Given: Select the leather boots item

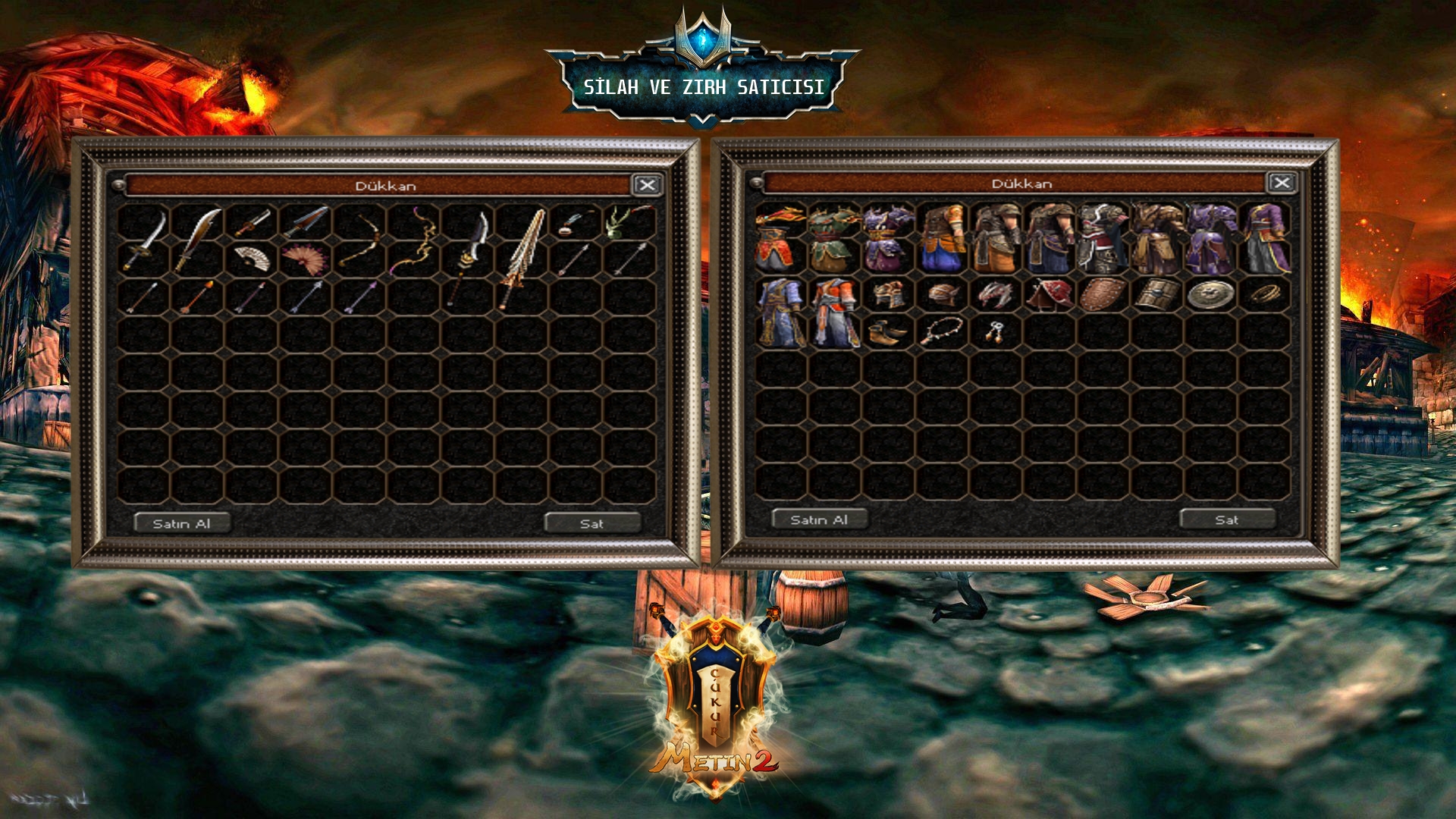Looking at the screenshot, I should click(887, 331).
